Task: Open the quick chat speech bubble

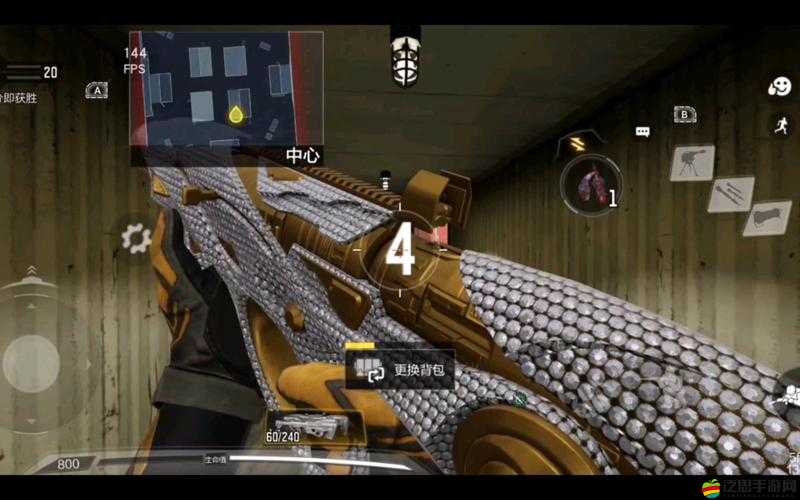Action: [642, 131]
